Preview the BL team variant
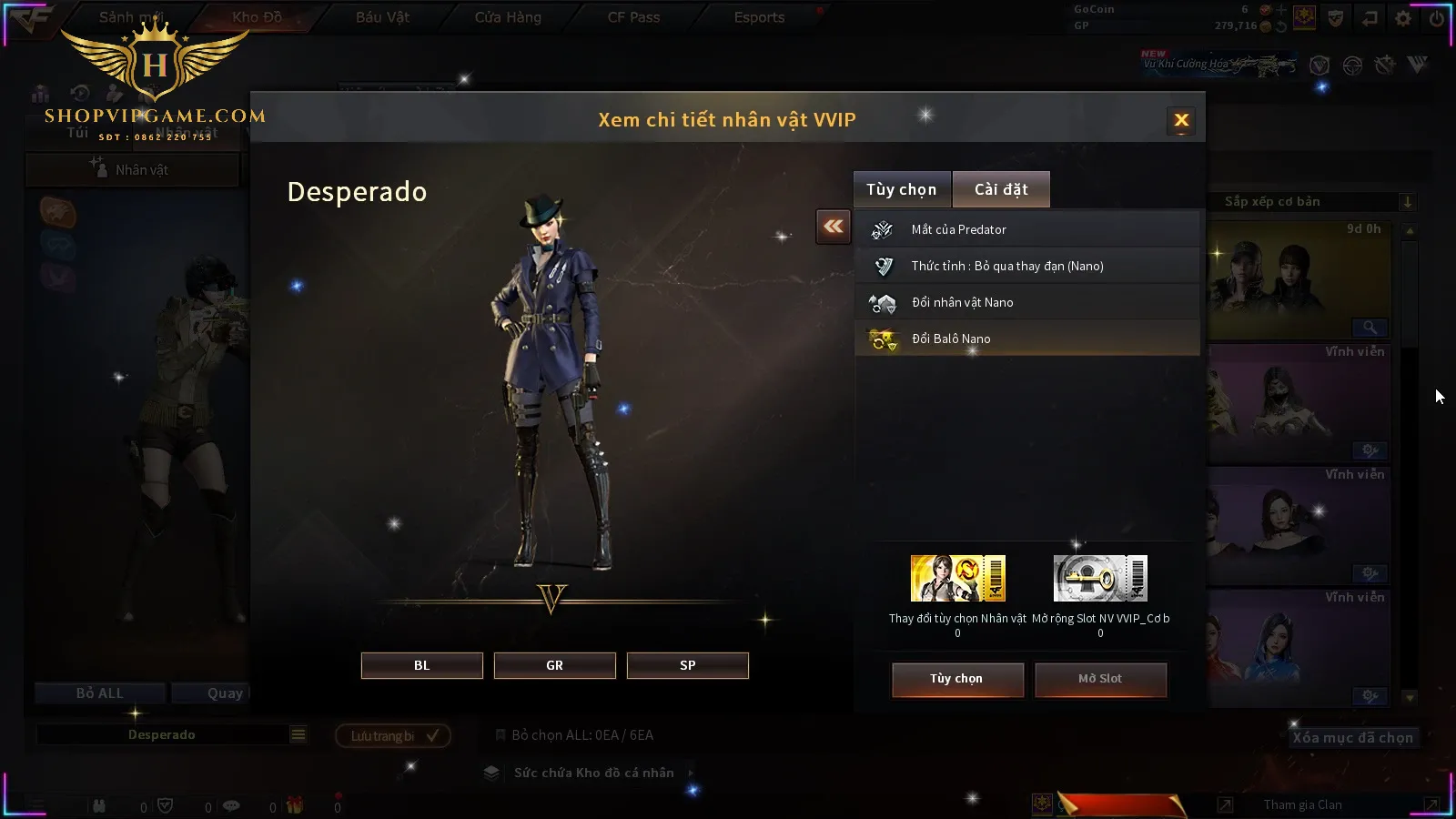 tap(421, 665)
